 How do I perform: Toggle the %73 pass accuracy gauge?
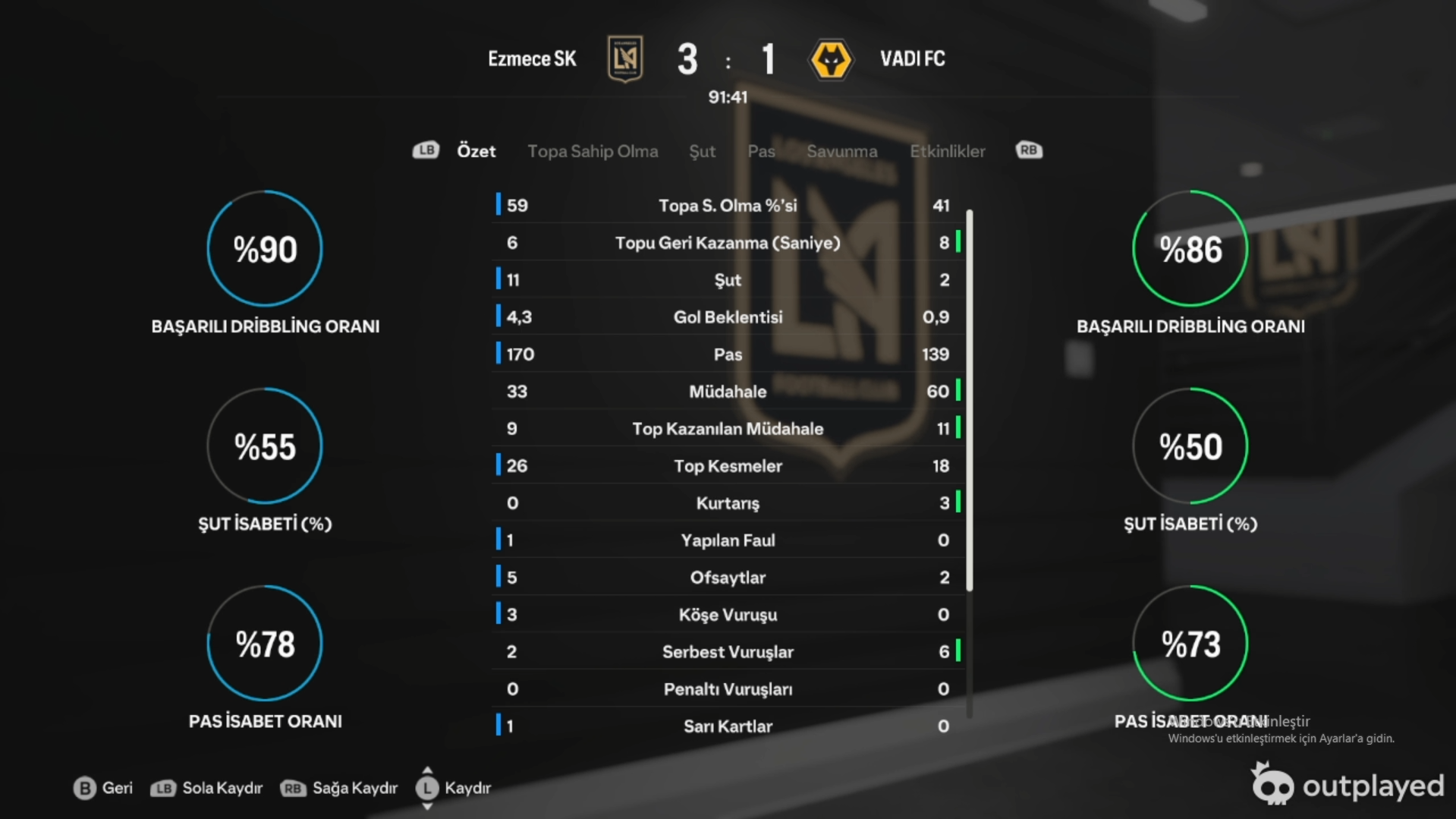[1191, 643]
